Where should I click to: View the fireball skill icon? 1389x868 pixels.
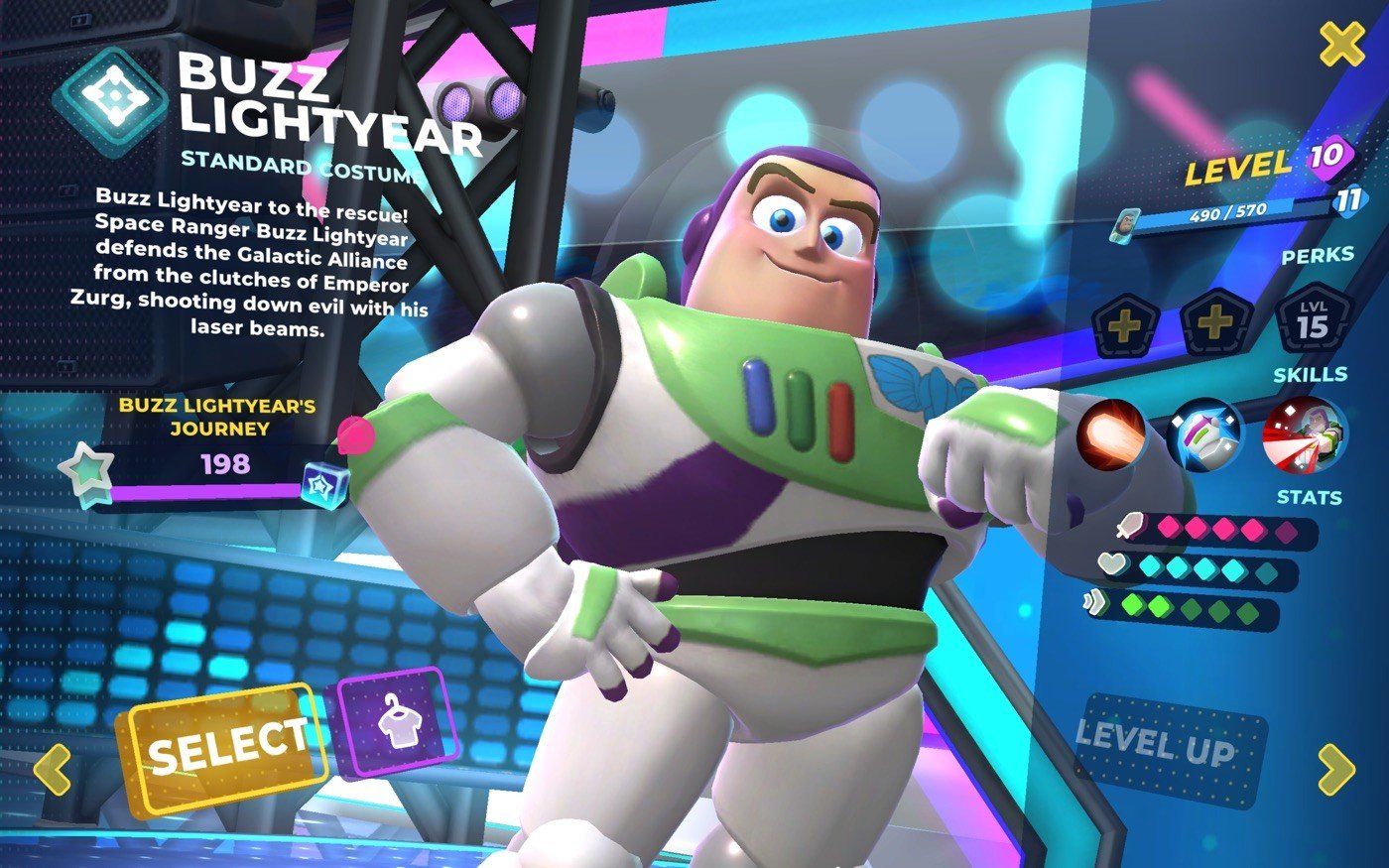tap(1112, 434)
